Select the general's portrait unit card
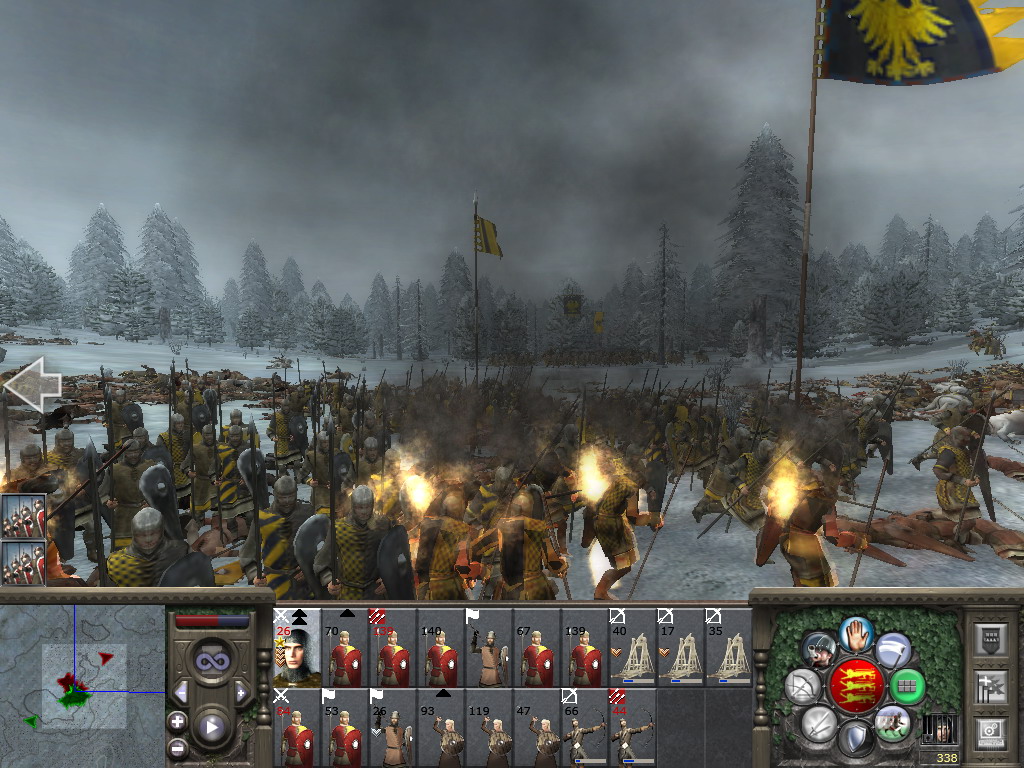Screen dimensions: 1024x768 coord(297,648)
